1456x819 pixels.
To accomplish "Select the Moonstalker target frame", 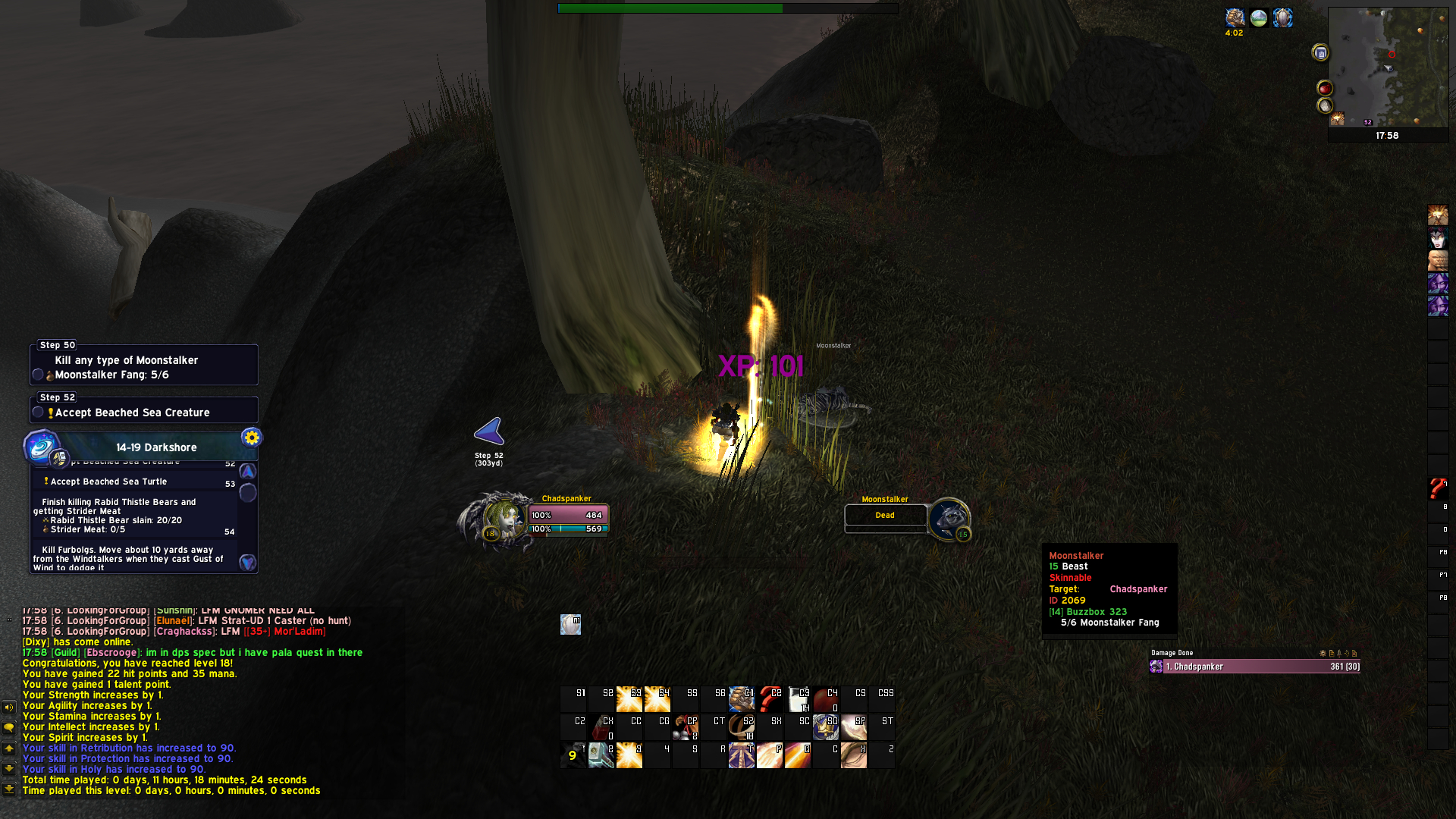I will point(886,516).
